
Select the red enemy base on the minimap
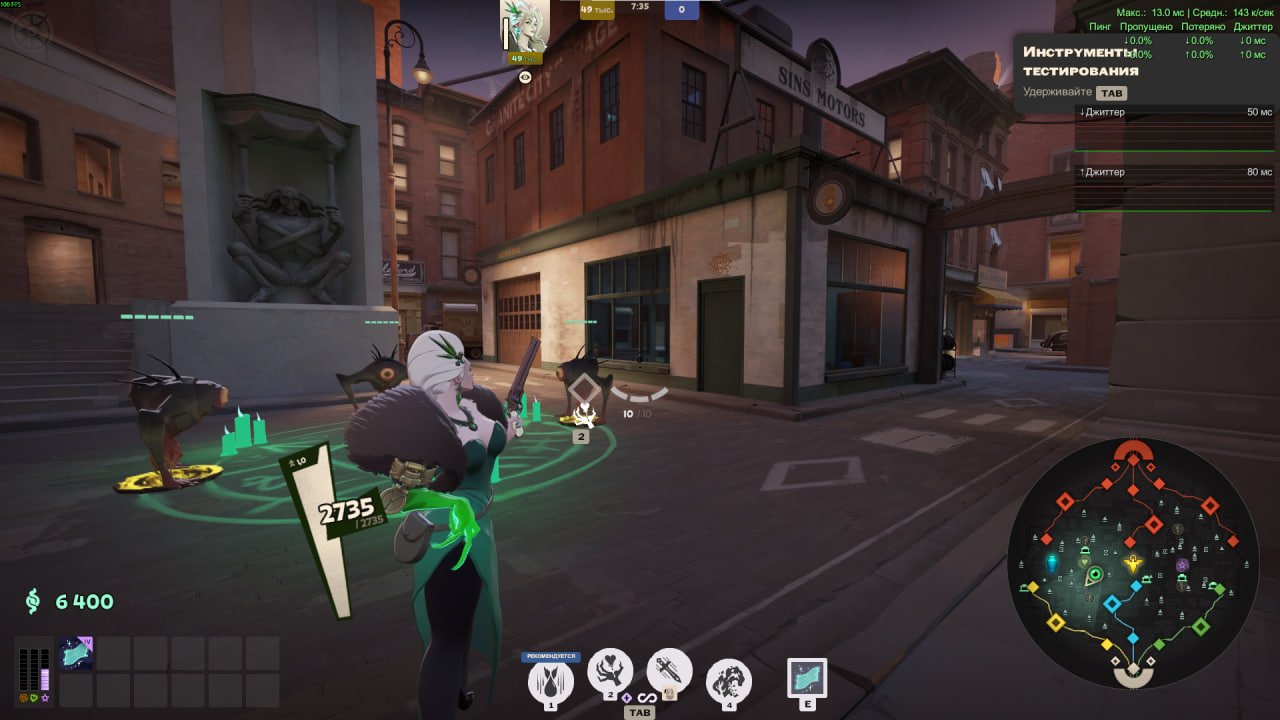(x=1132, y=453)
